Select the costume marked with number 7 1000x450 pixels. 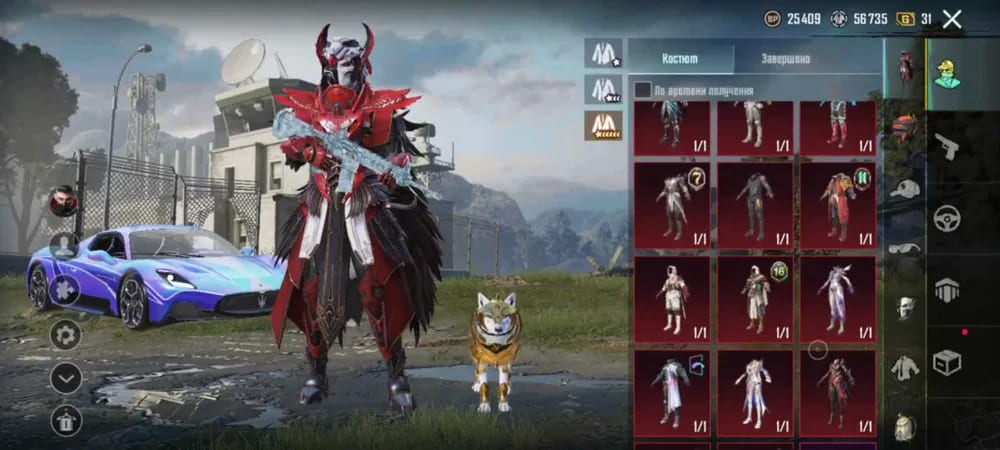[672, 201]
